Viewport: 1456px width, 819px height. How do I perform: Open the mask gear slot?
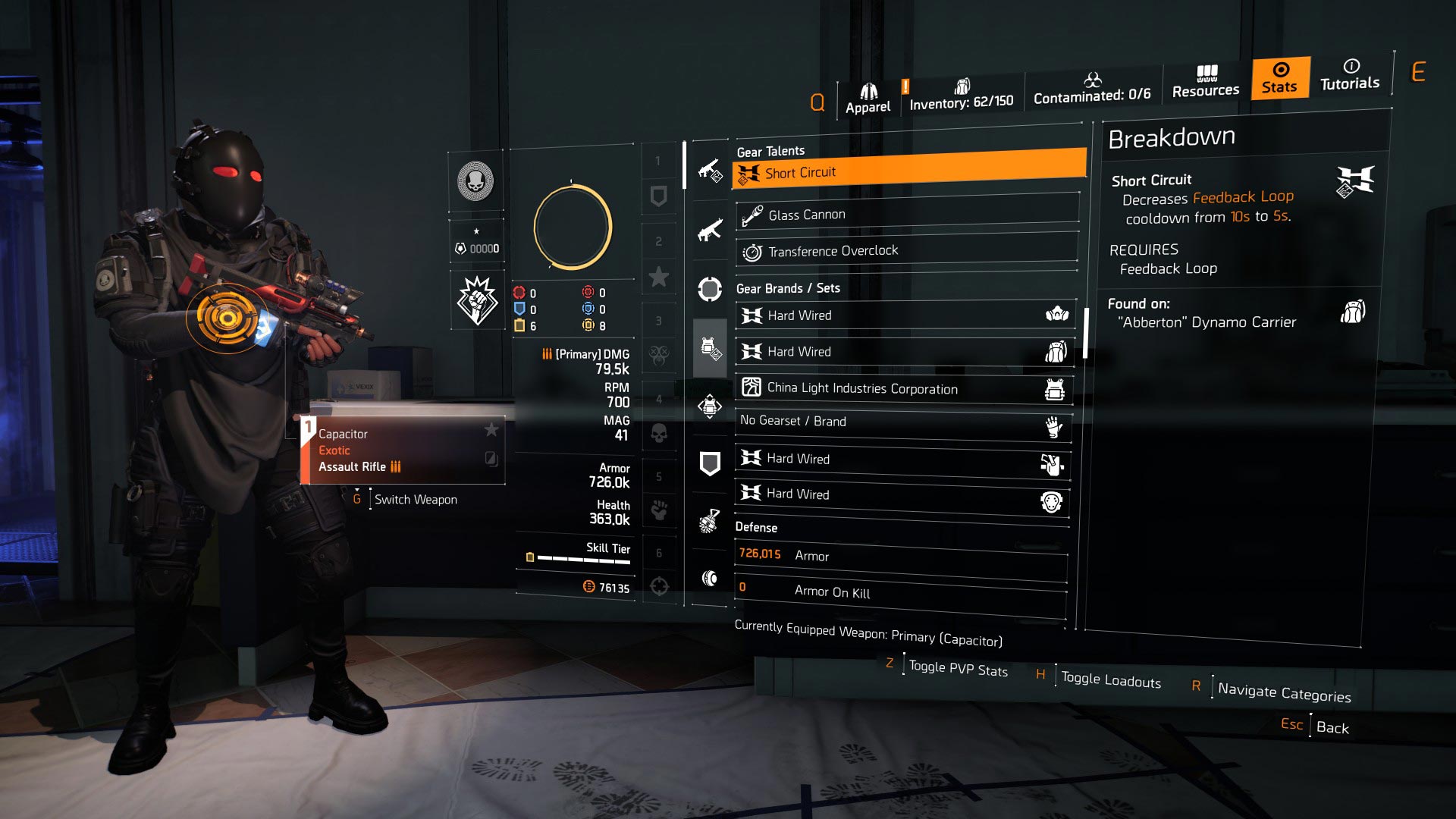click(x=710, y=287)
